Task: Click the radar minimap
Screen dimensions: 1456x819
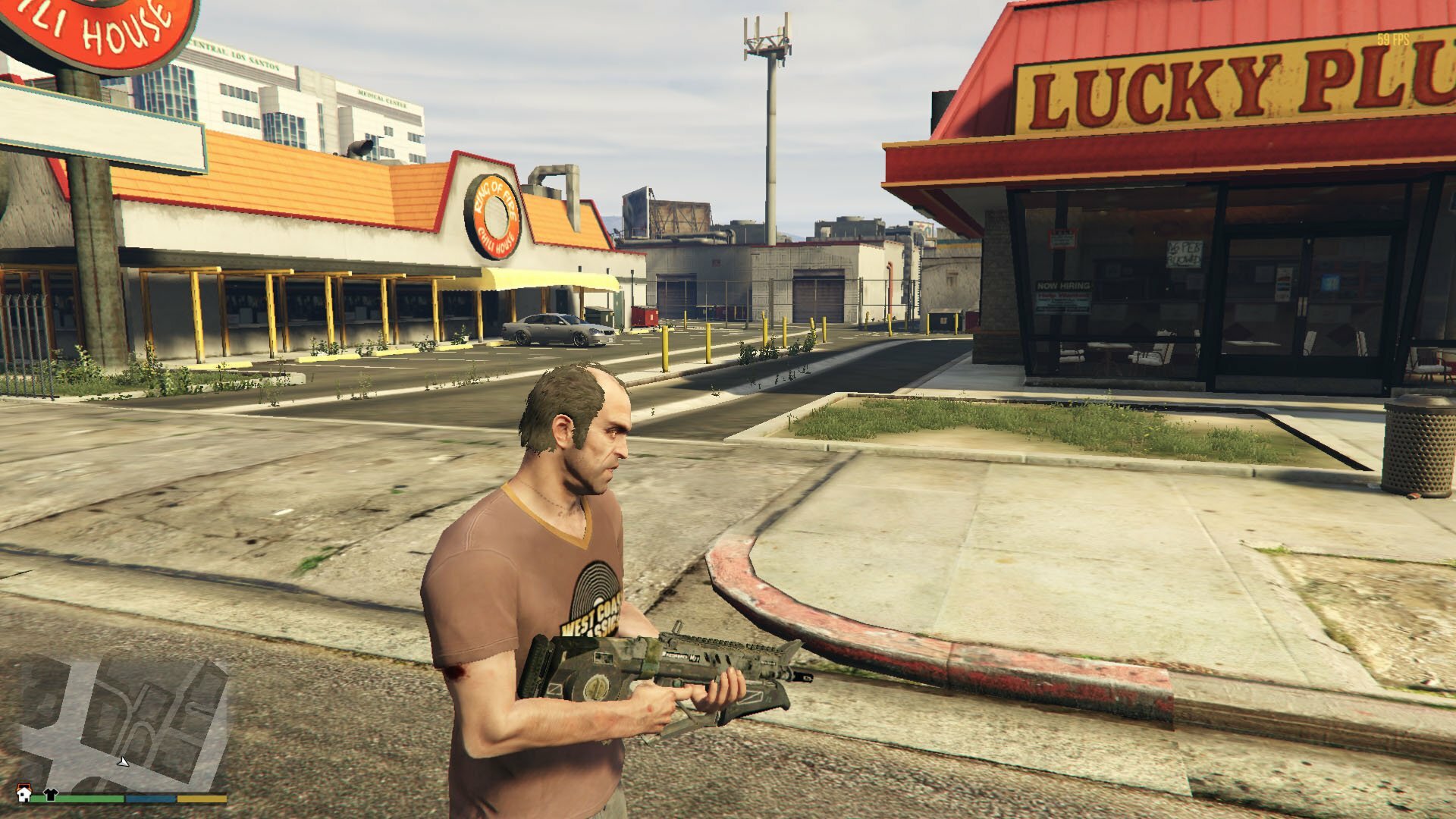Action: [121, 720]
